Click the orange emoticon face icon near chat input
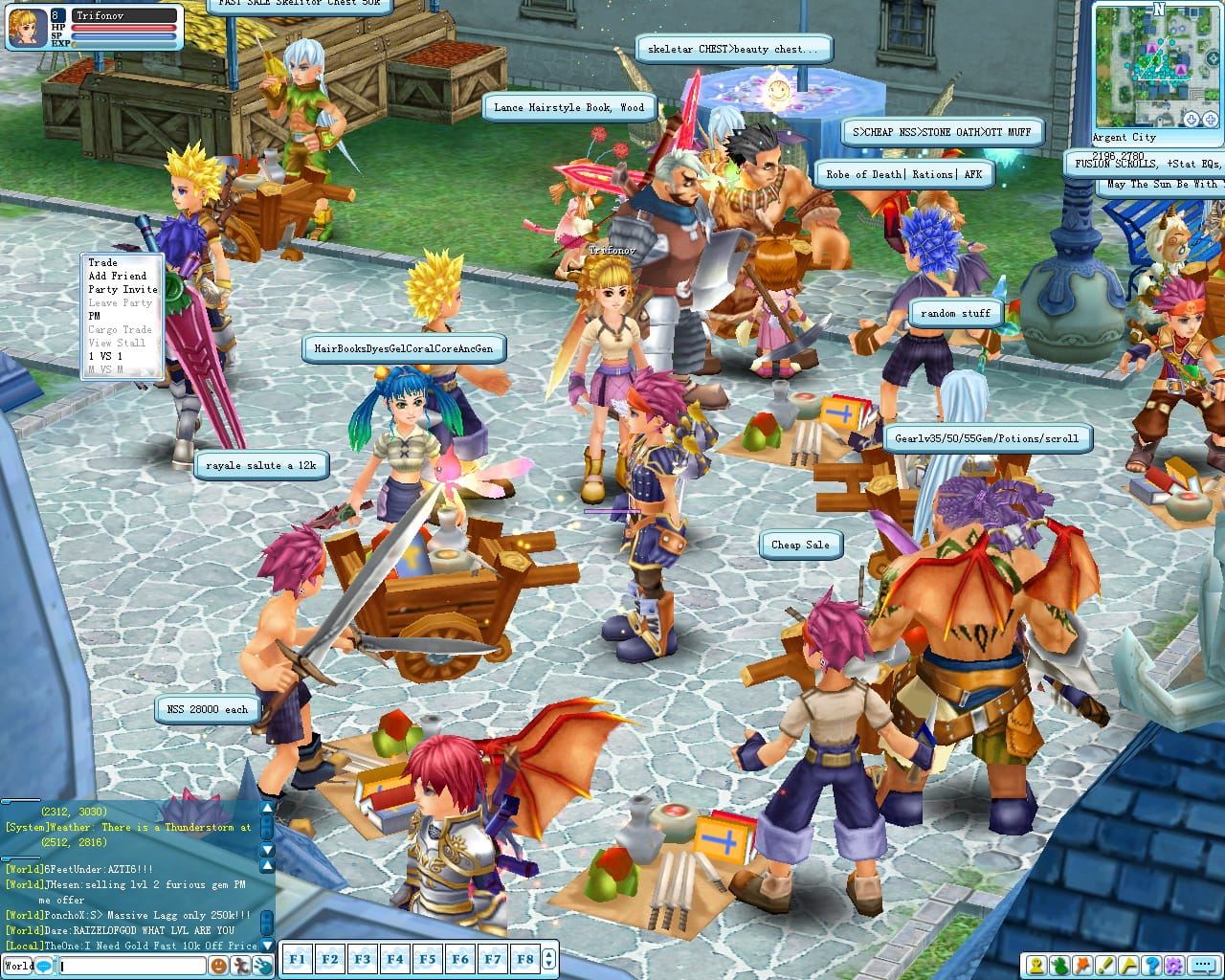The height and width of the screenshot is (980, 1225). tap(218, 966)
